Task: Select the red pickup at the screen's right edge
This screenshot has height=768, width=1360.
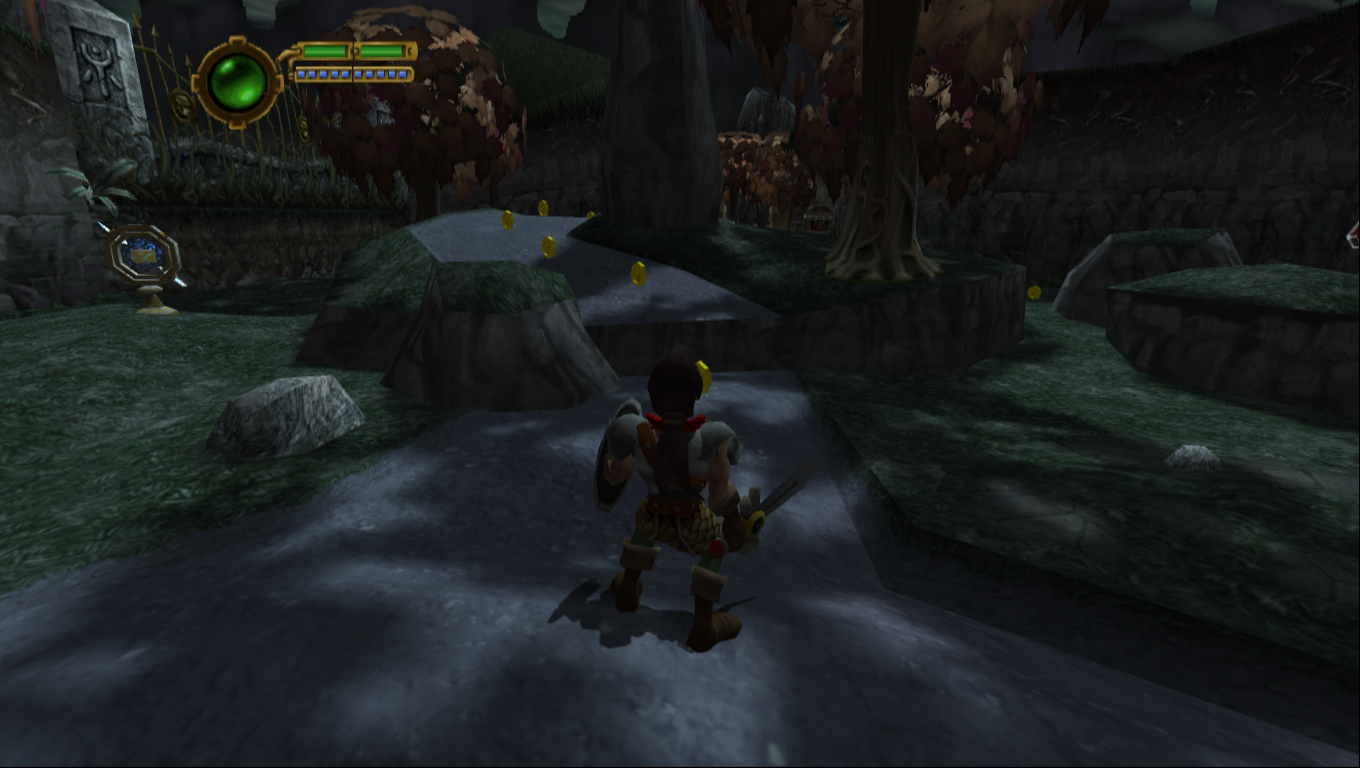Action: [1354, 238]
